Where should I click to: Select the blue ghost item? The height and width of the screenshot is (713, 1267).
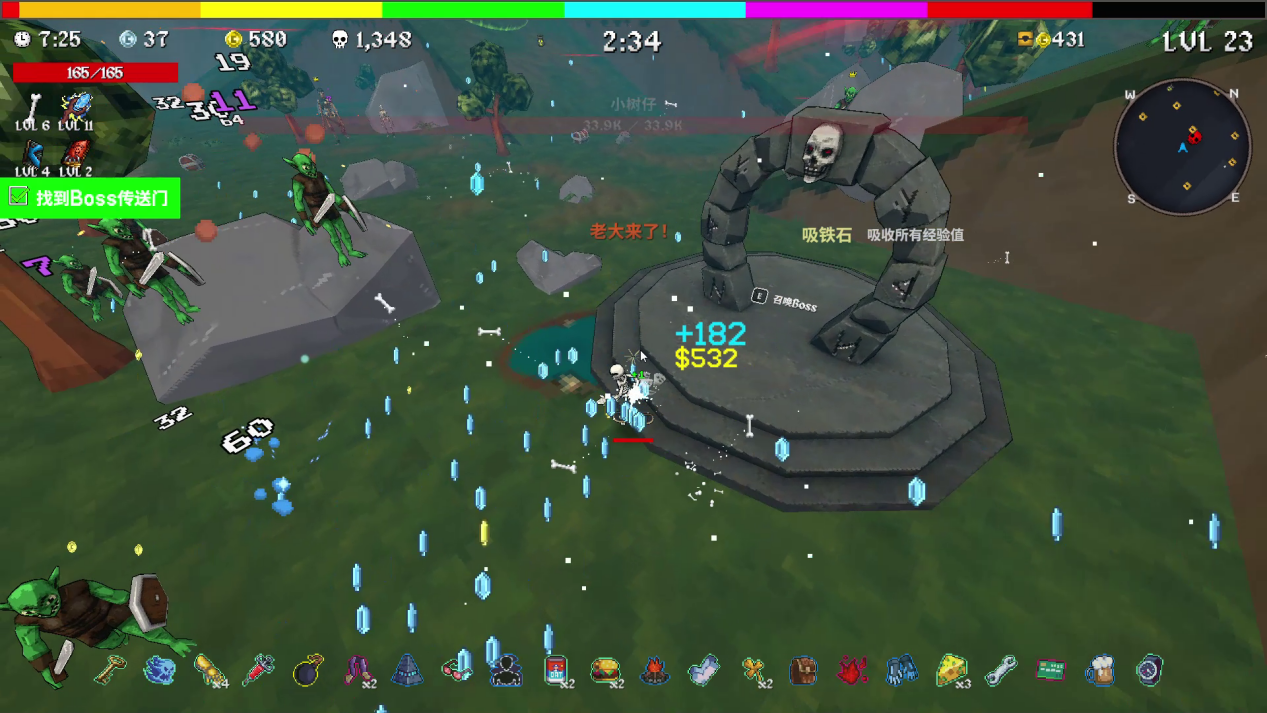(159, 670)
